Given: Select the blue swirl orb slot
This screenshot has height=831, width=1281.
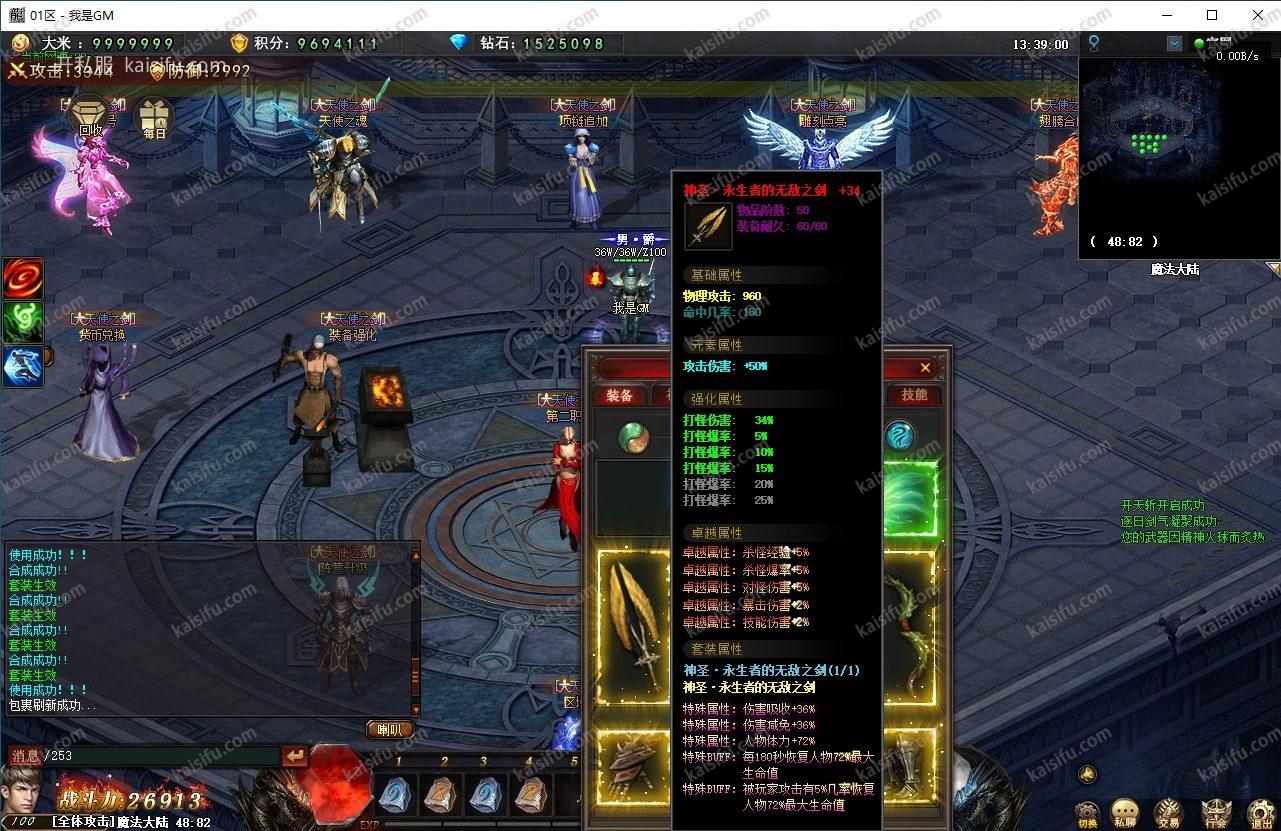Looking at the screenshot, I should [x=901, y=436].
